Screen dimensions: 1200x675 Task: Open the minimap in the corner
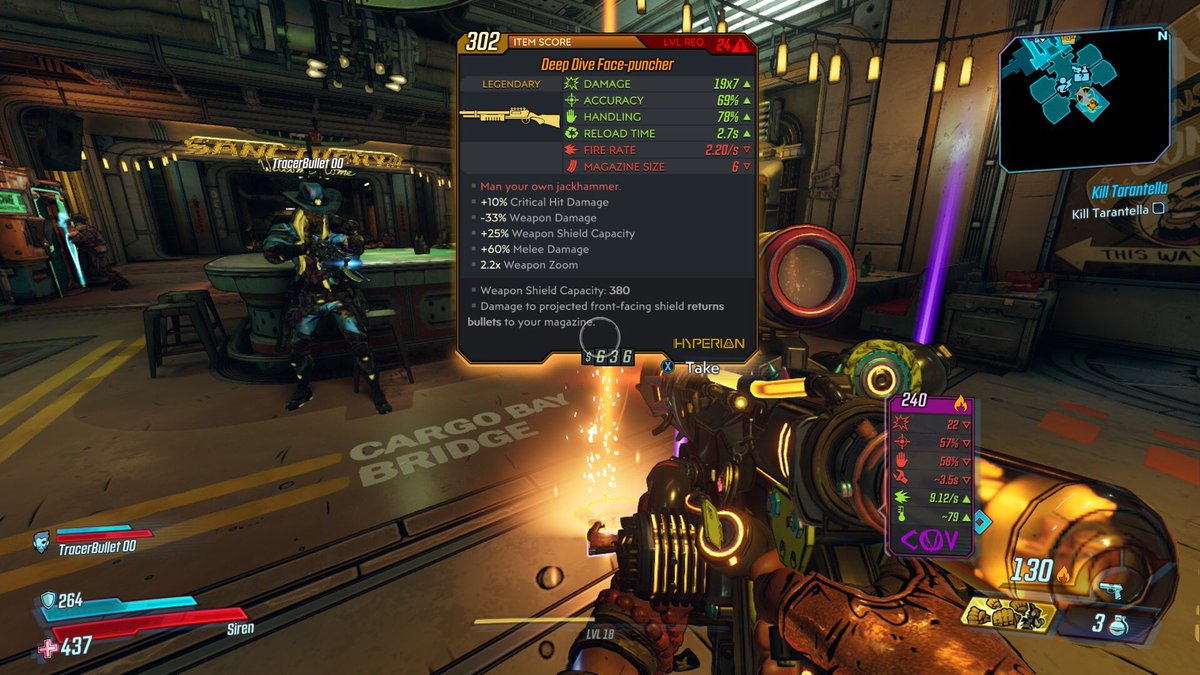pos(1084,98)
